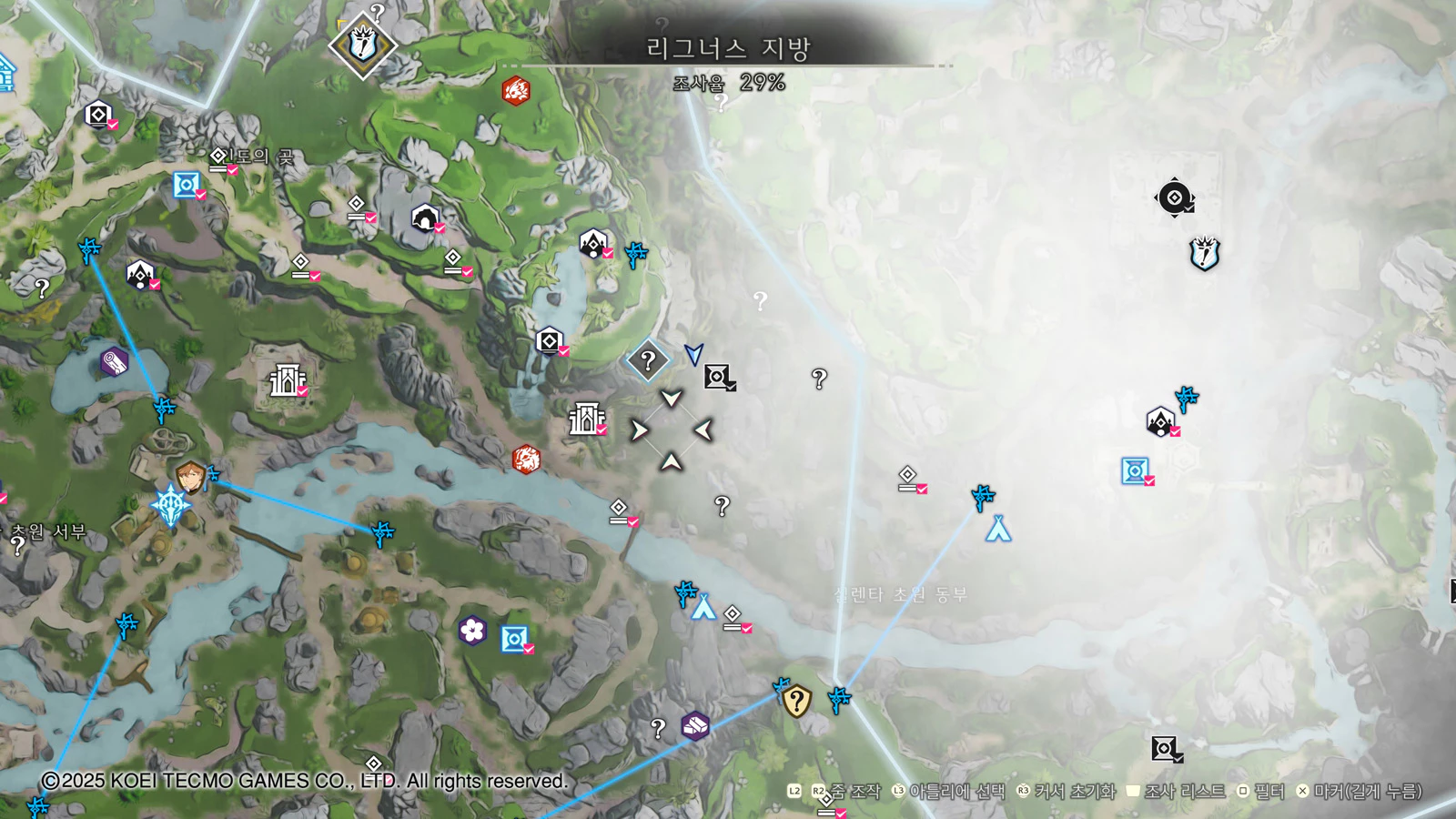Viewport: 1456px width, 819px height.
Task: Select the diamond-framed question mark marker
Action: (648, 360)
